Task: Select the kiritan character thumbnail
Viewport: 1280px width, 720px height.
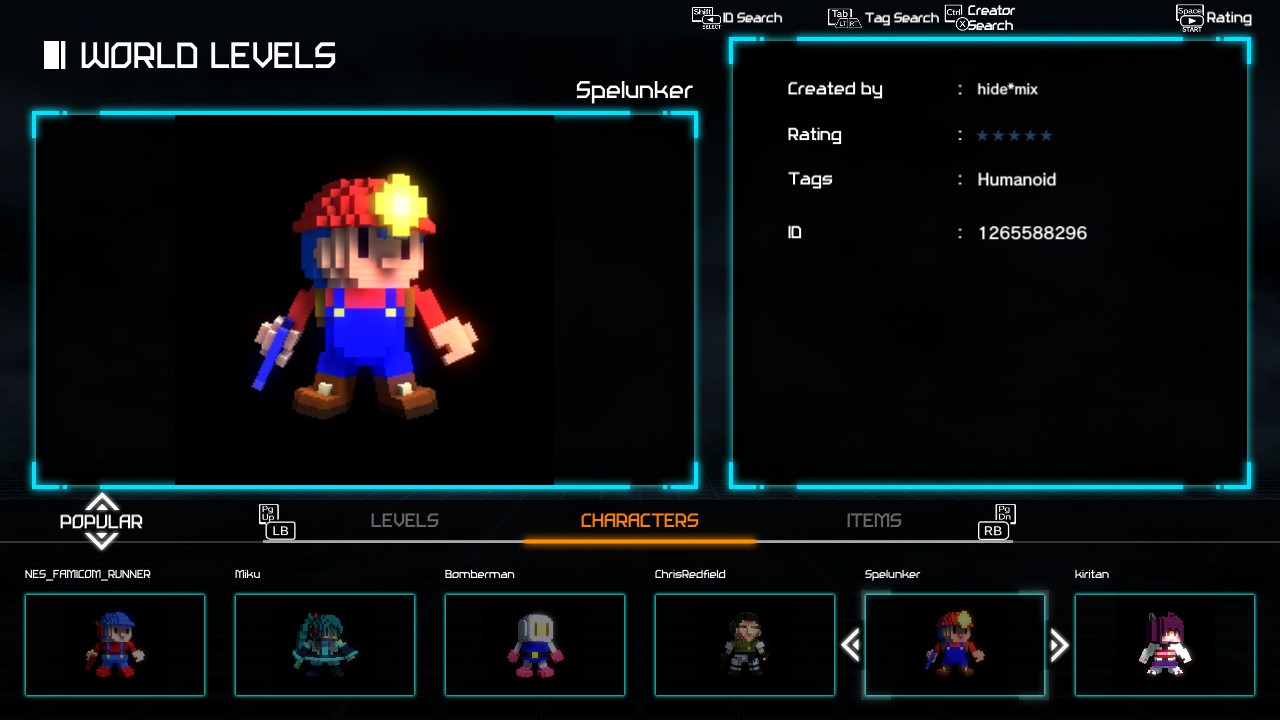Action: click(x=1165, y=645)
